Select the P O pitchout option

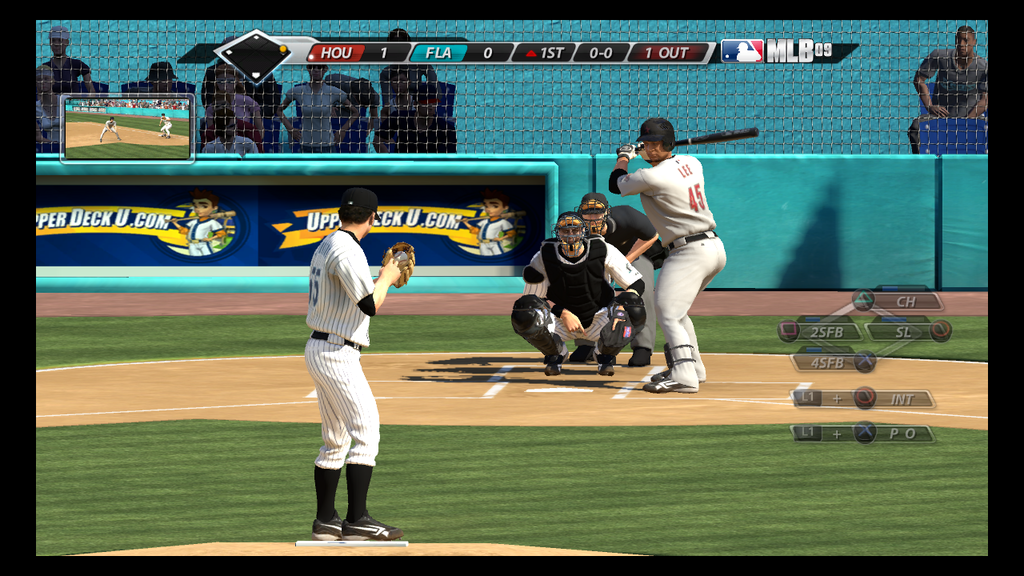[901, 433]
